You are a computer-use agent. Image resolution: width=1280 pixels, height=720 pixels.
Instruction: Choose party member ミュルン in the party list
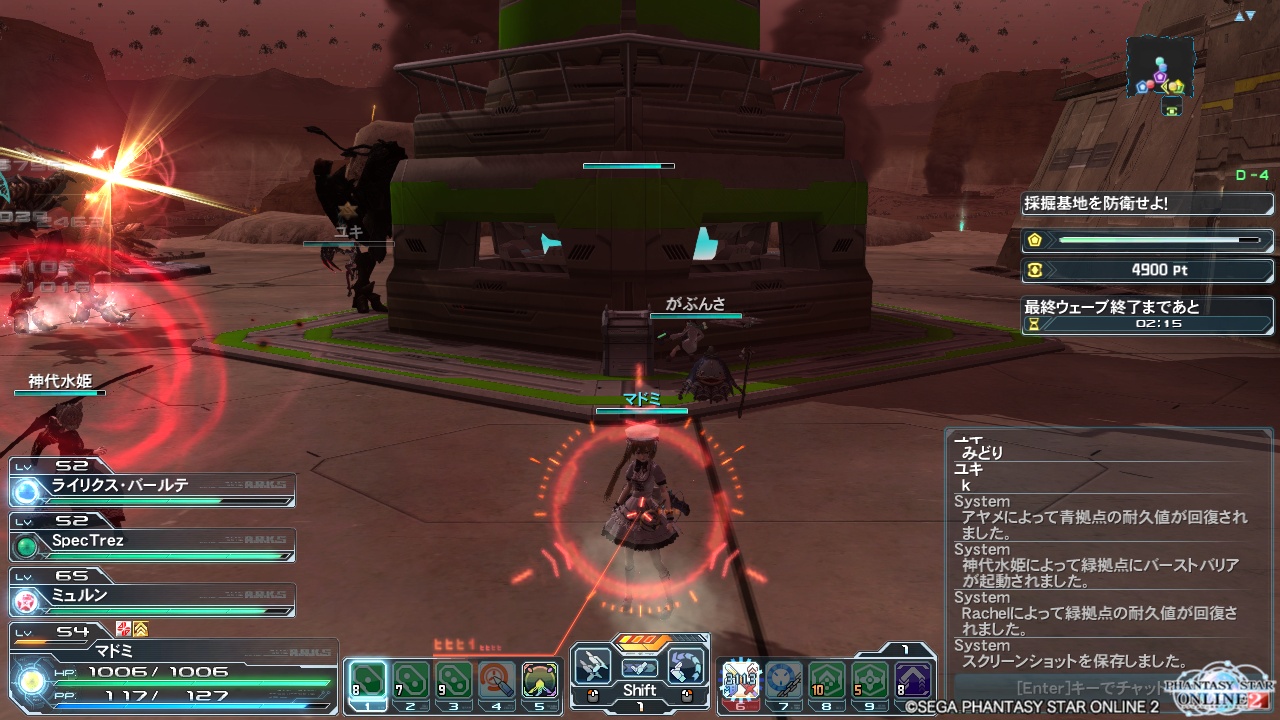pyautogui.click(x=152, y=596)
